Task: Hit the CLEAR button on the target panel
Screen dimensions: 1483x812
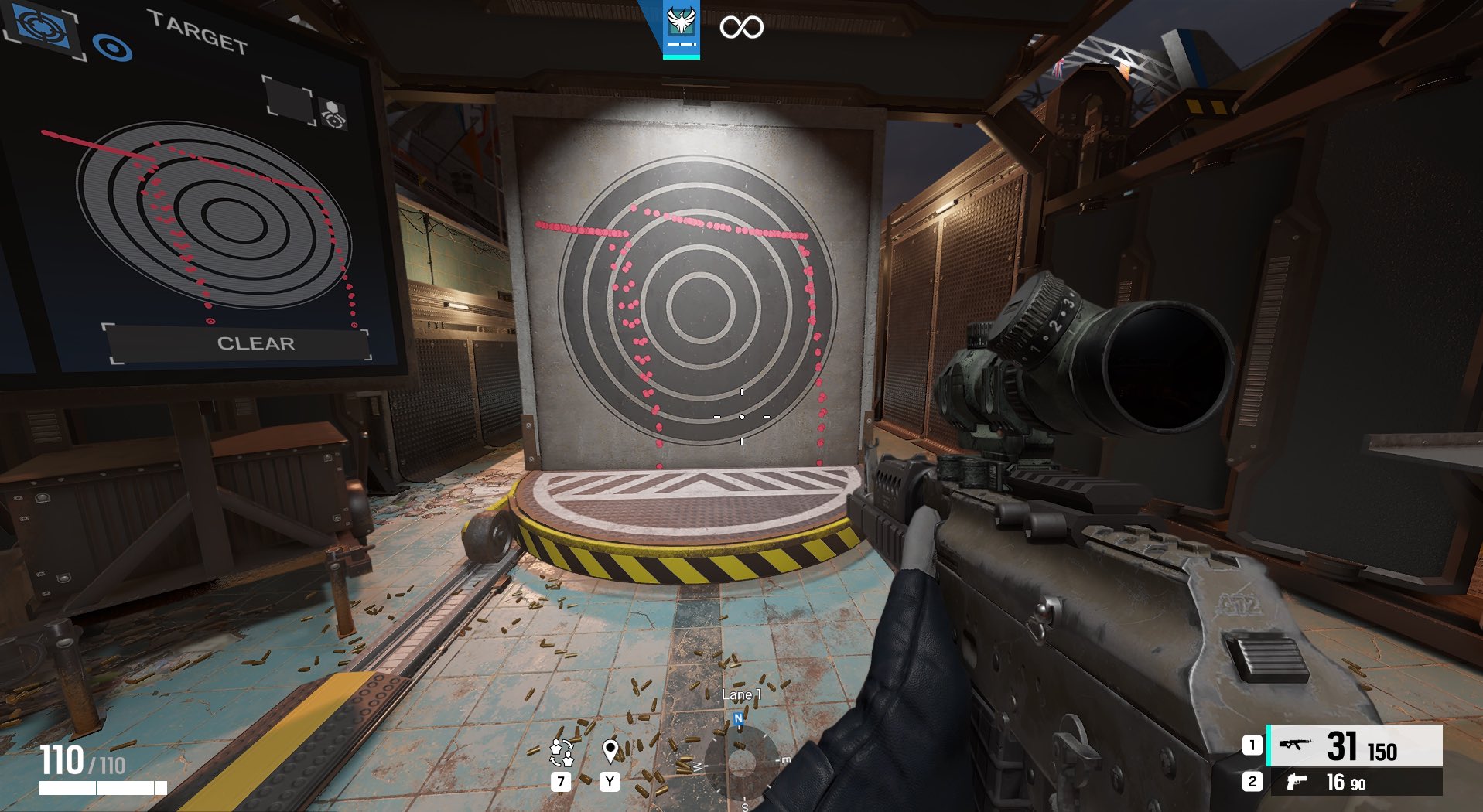Action: 255,343
